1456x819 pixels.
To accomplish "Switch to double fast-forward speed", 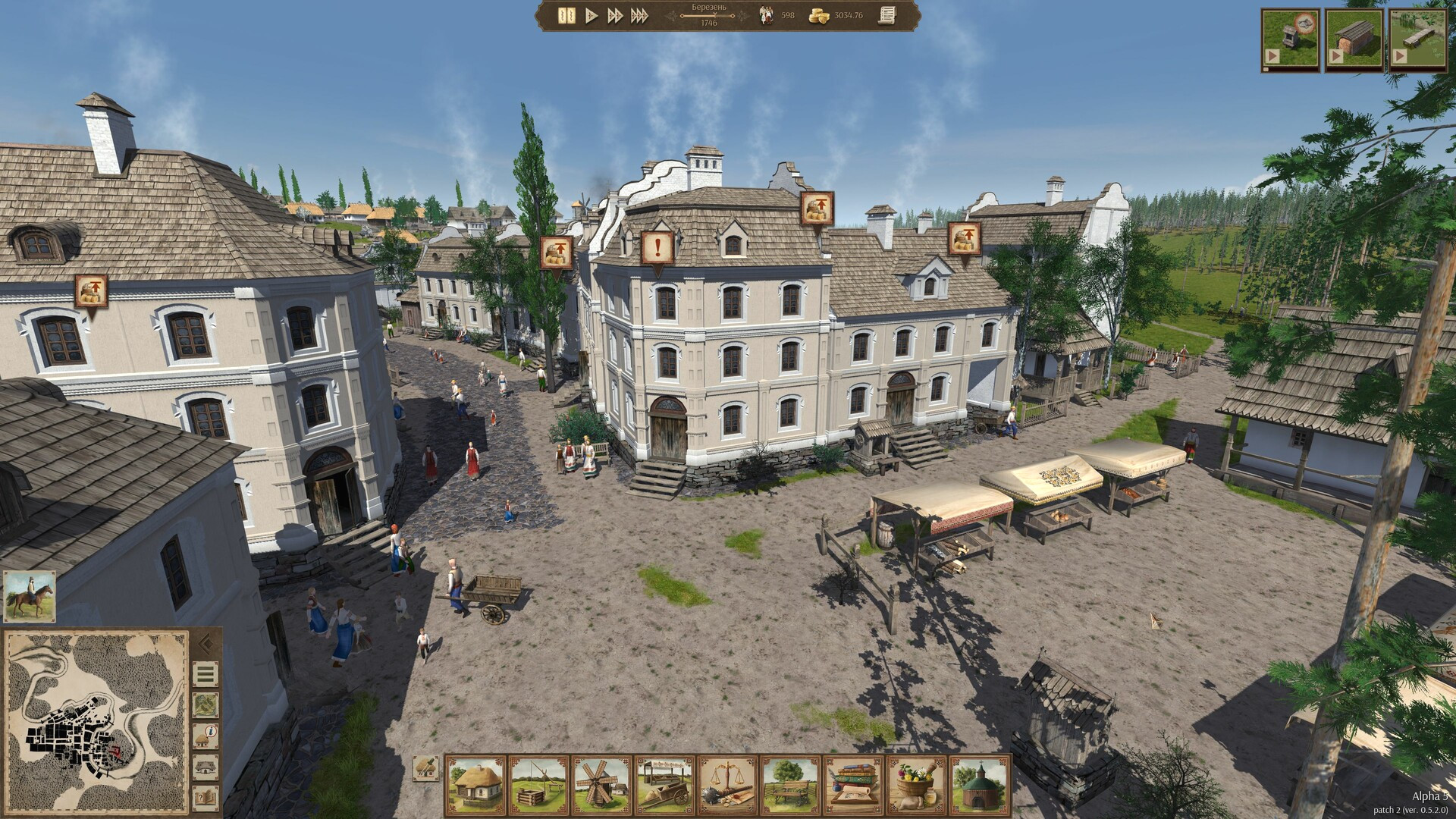I will 615,15.
